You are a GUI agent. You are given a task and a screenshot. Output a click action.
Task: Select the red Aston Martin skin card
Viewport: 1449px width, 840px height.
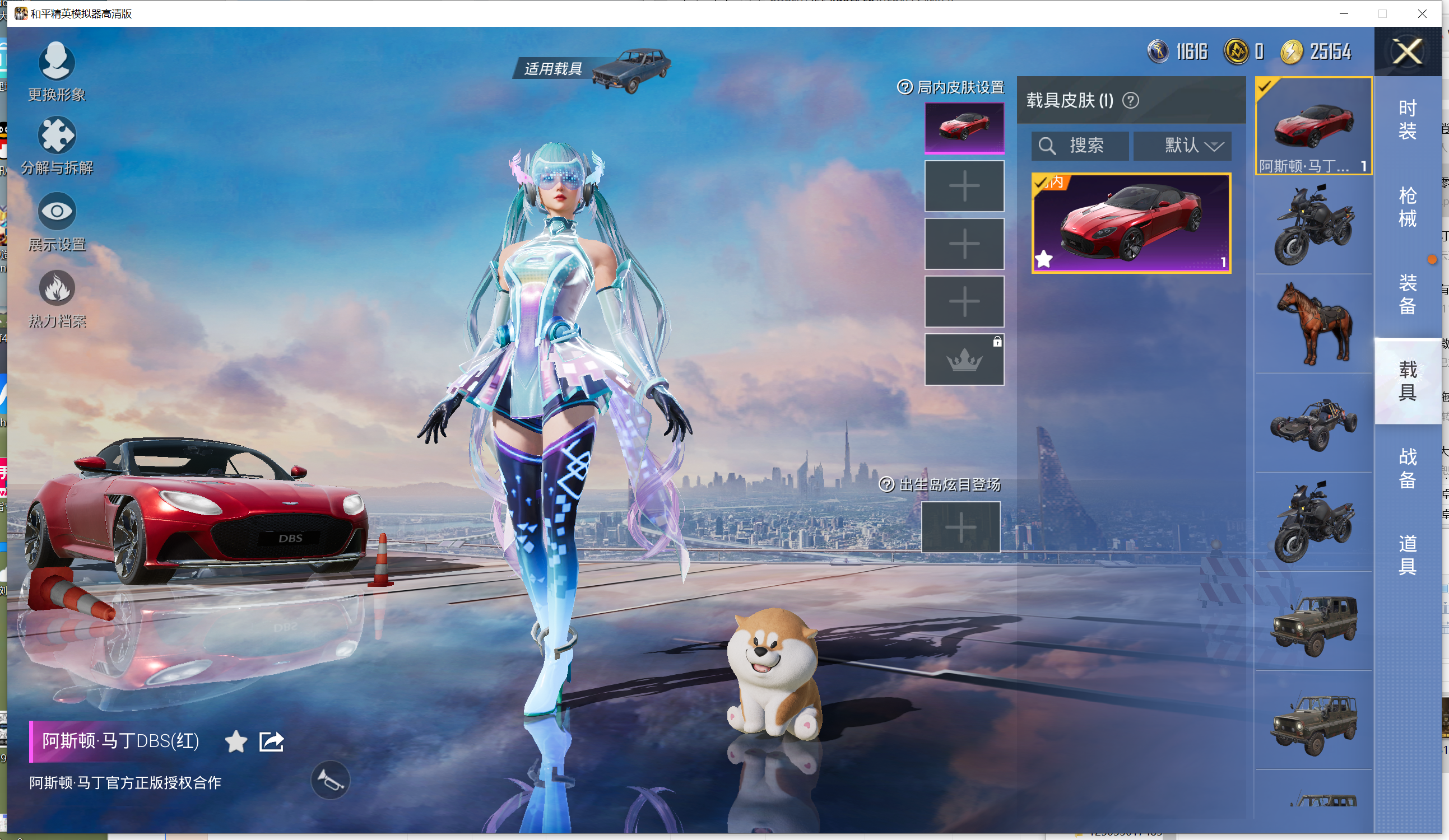pos(1130,223)
